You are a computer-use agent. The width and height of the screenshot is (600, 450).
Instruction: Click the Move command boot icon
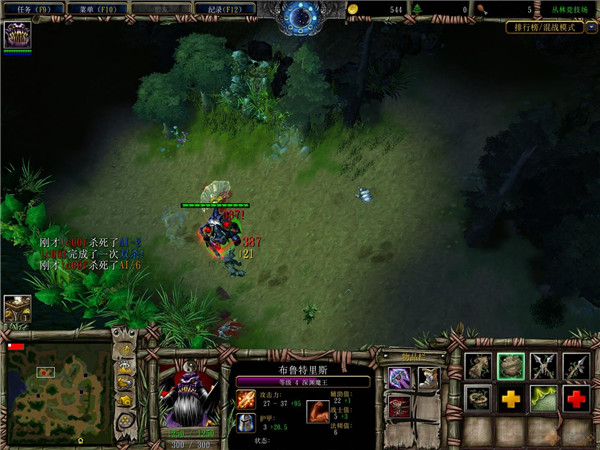(478, 367)
